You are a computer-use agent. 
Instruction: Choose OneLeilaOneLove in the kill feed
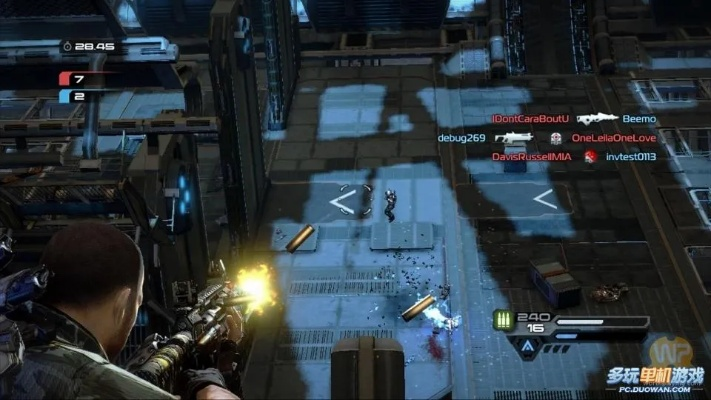point(613,138)
